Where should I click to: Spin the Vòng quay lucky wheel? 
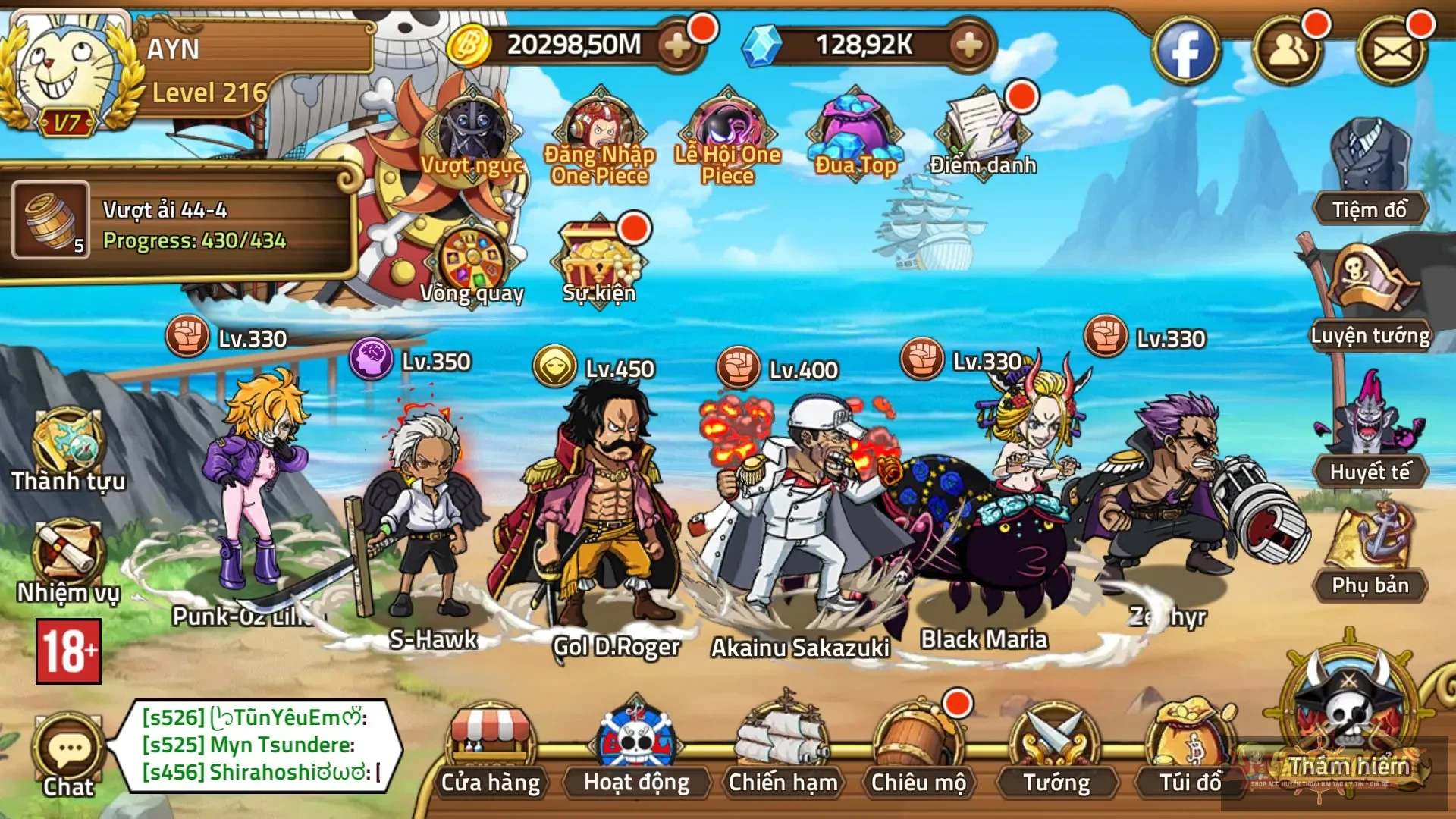(x=470, y=258)
